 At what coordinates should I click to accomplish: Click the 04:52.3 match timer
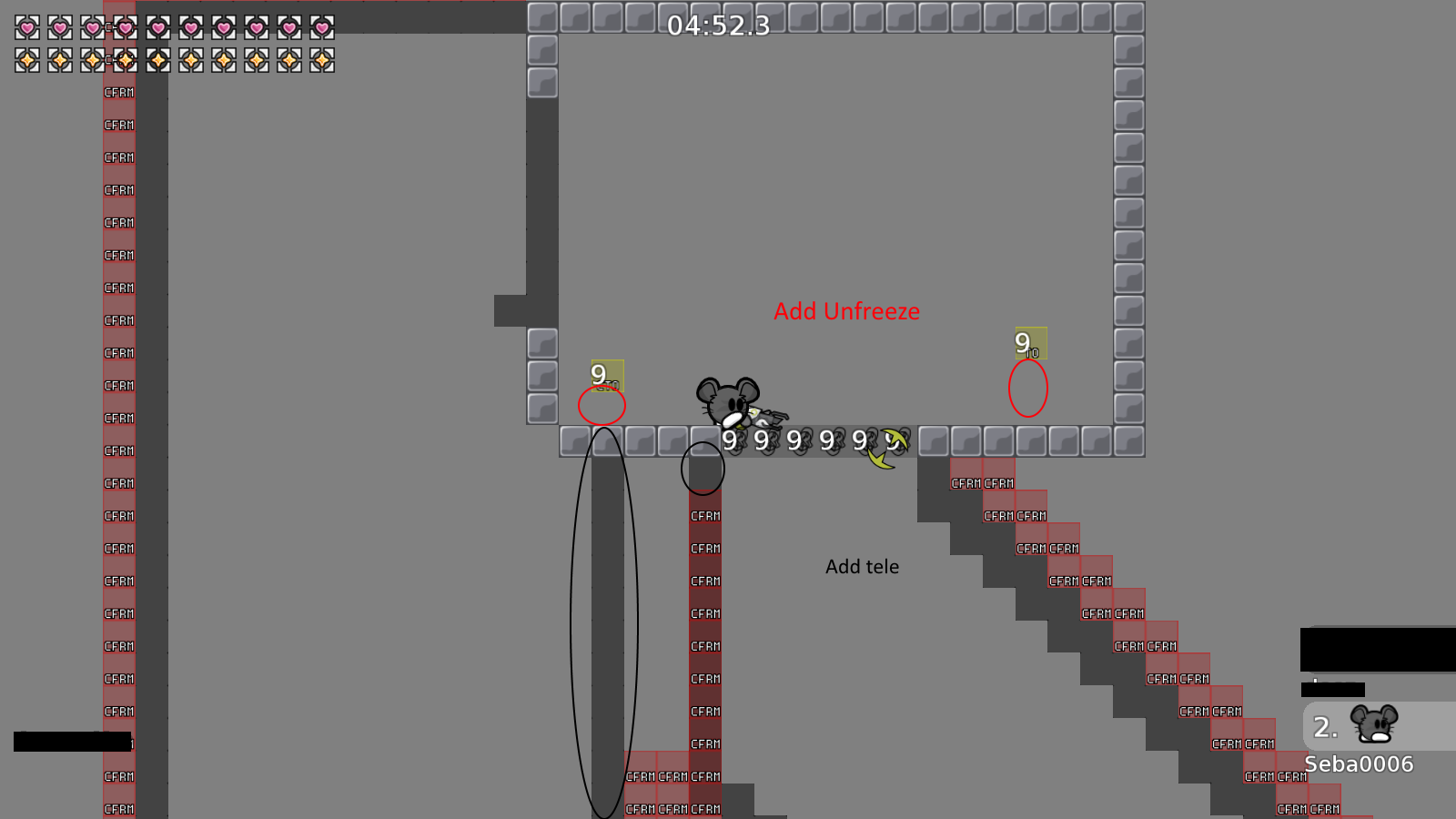(718, 27)
